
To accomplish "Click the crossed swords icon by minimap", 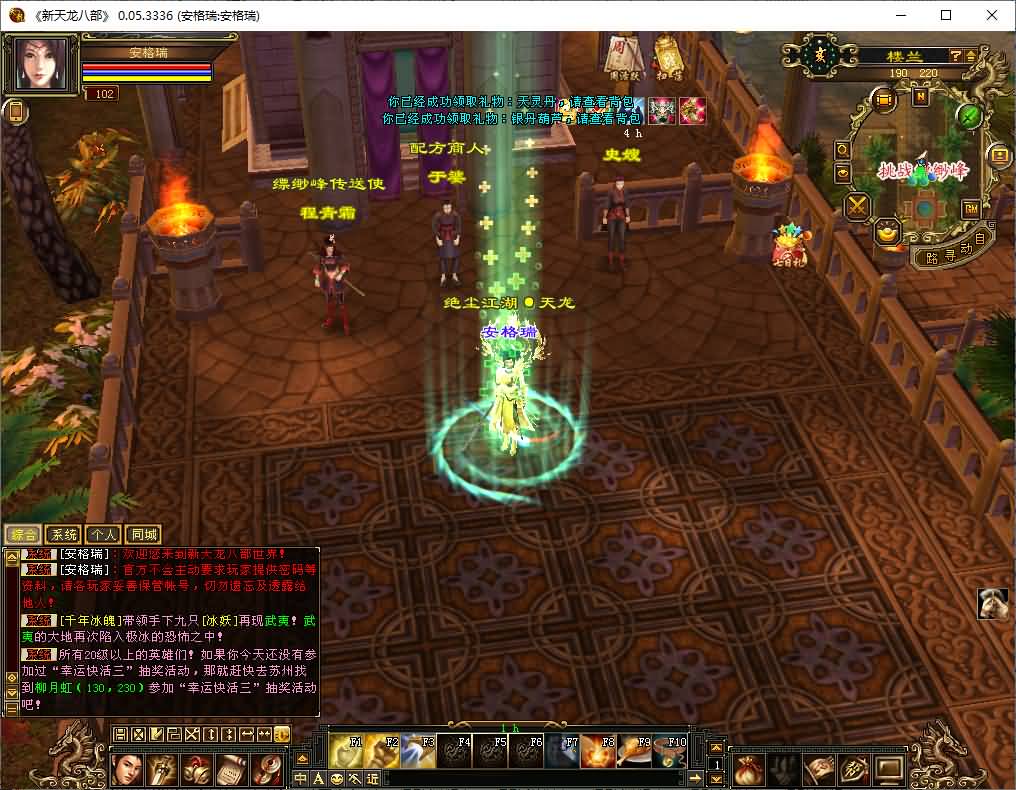I will [858, 207].
